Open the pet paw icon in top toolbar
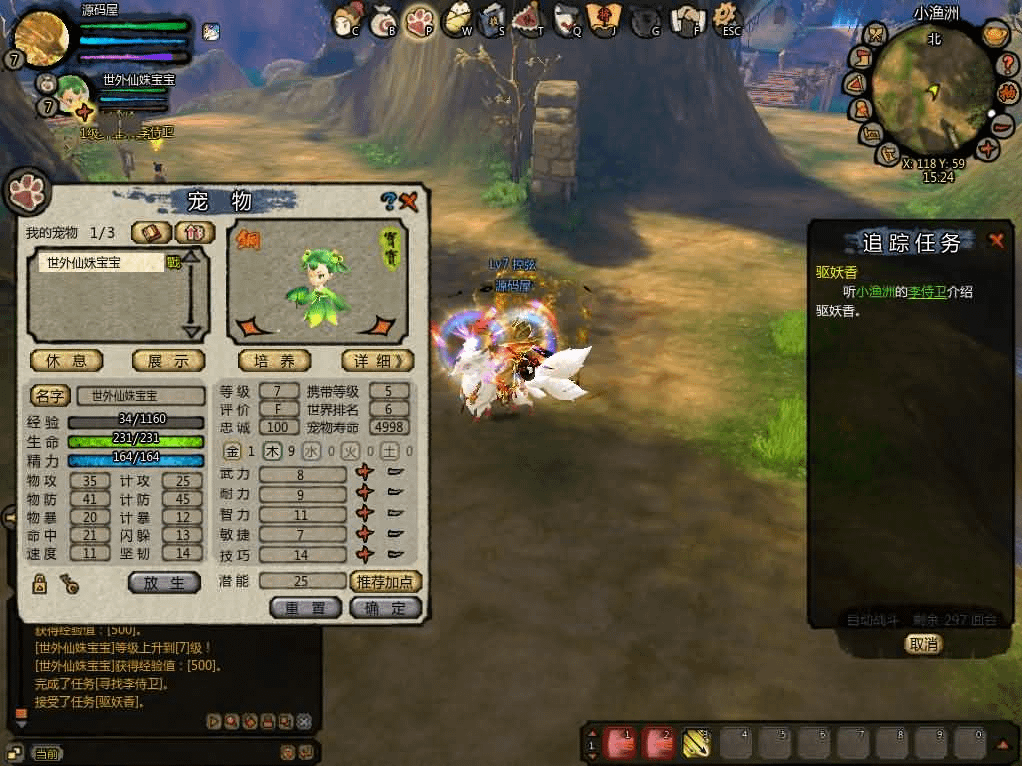 tap(420, 18)
